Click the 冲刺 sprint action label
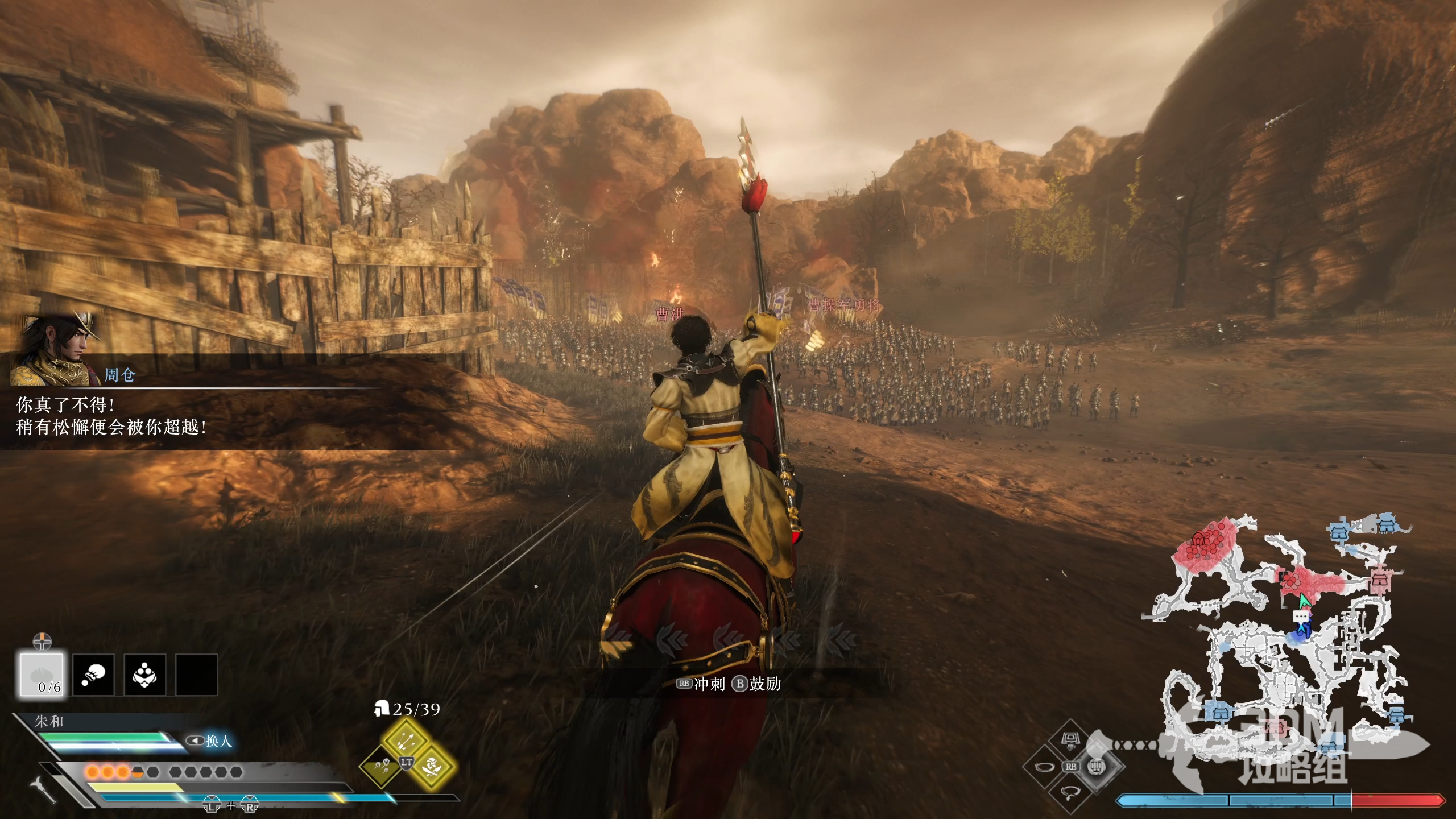The image size is (1456, 819). click(709, 684)
